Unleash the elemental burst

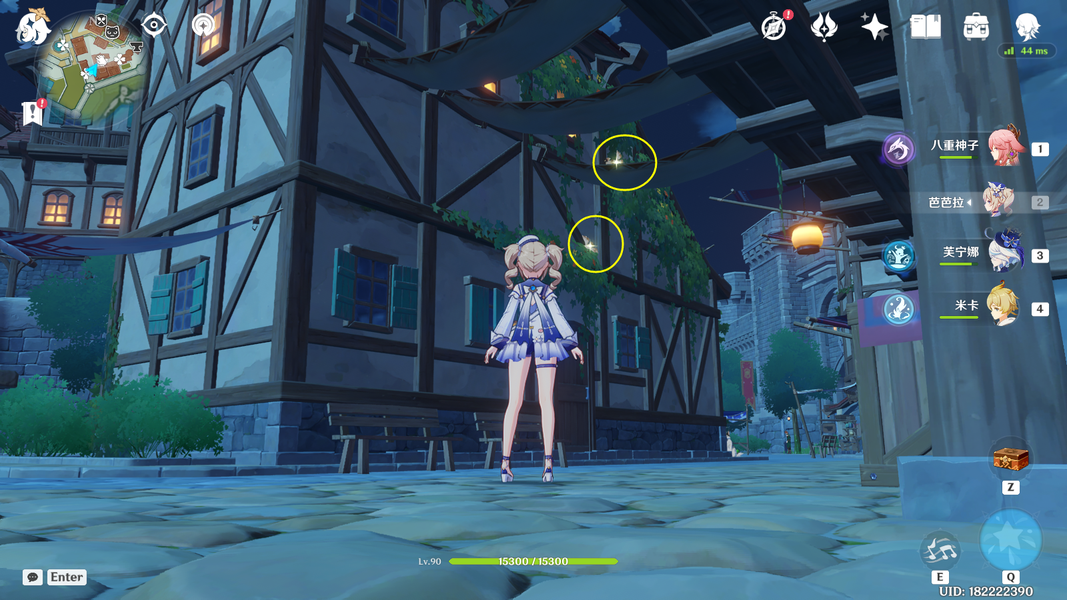[1010, 540]
